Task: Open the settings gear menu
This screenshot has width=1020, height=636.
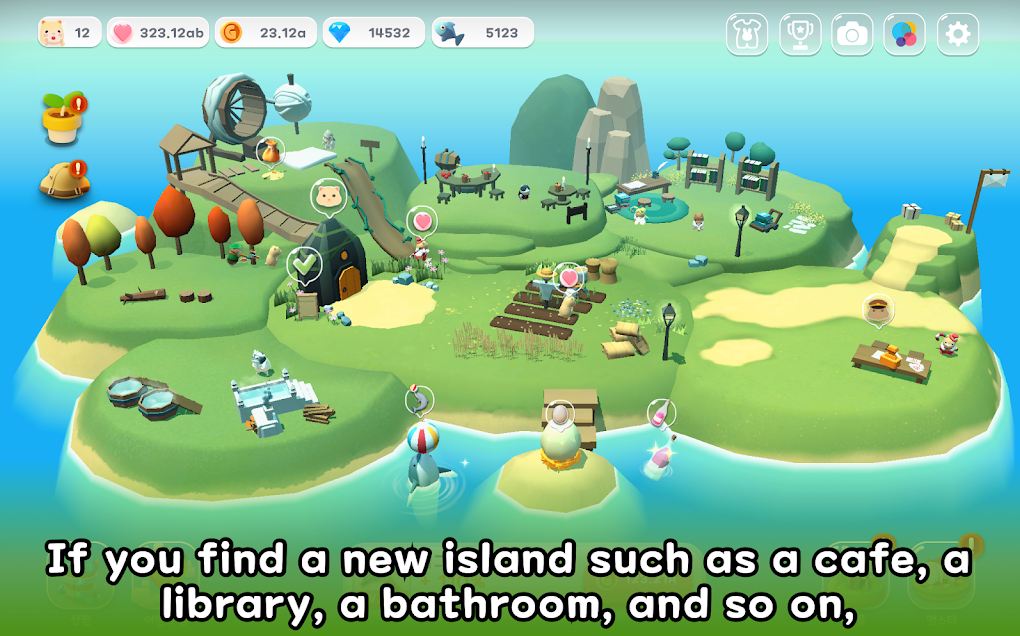Action: coord(957,34)
